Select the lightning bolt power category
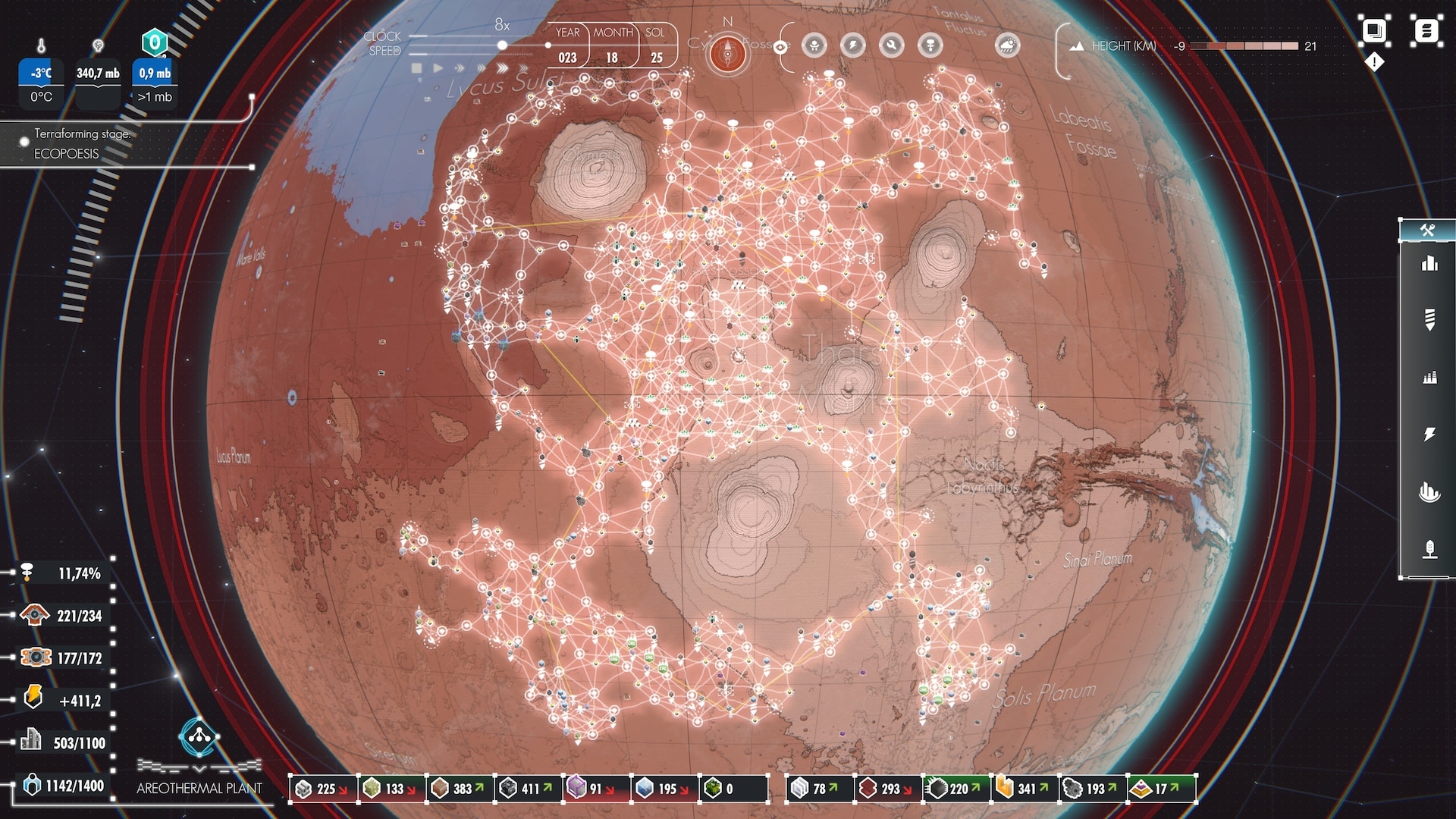Screen dimensions: 1456x819 [x=1429, y=434]
